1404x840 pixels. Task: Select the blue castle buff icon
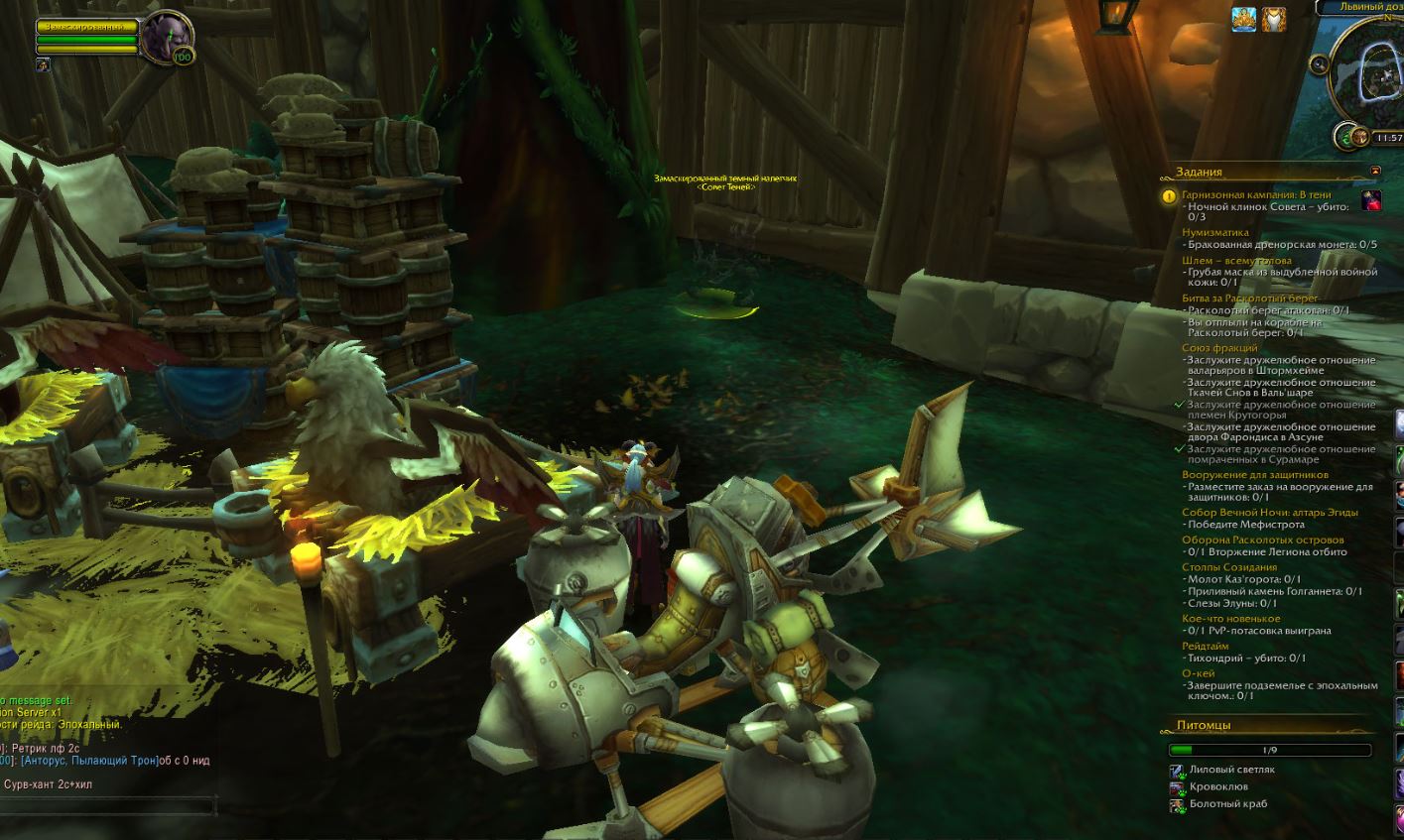pos(1244,19)
